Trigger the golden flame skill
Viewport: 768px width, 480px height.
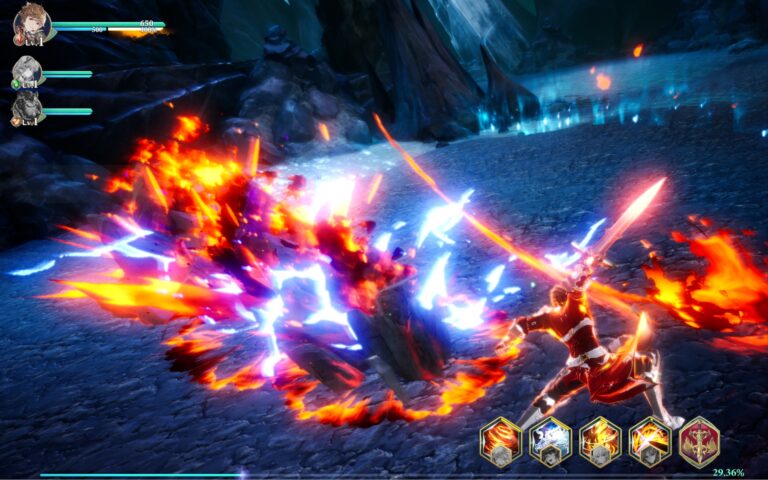coord(600,438)
